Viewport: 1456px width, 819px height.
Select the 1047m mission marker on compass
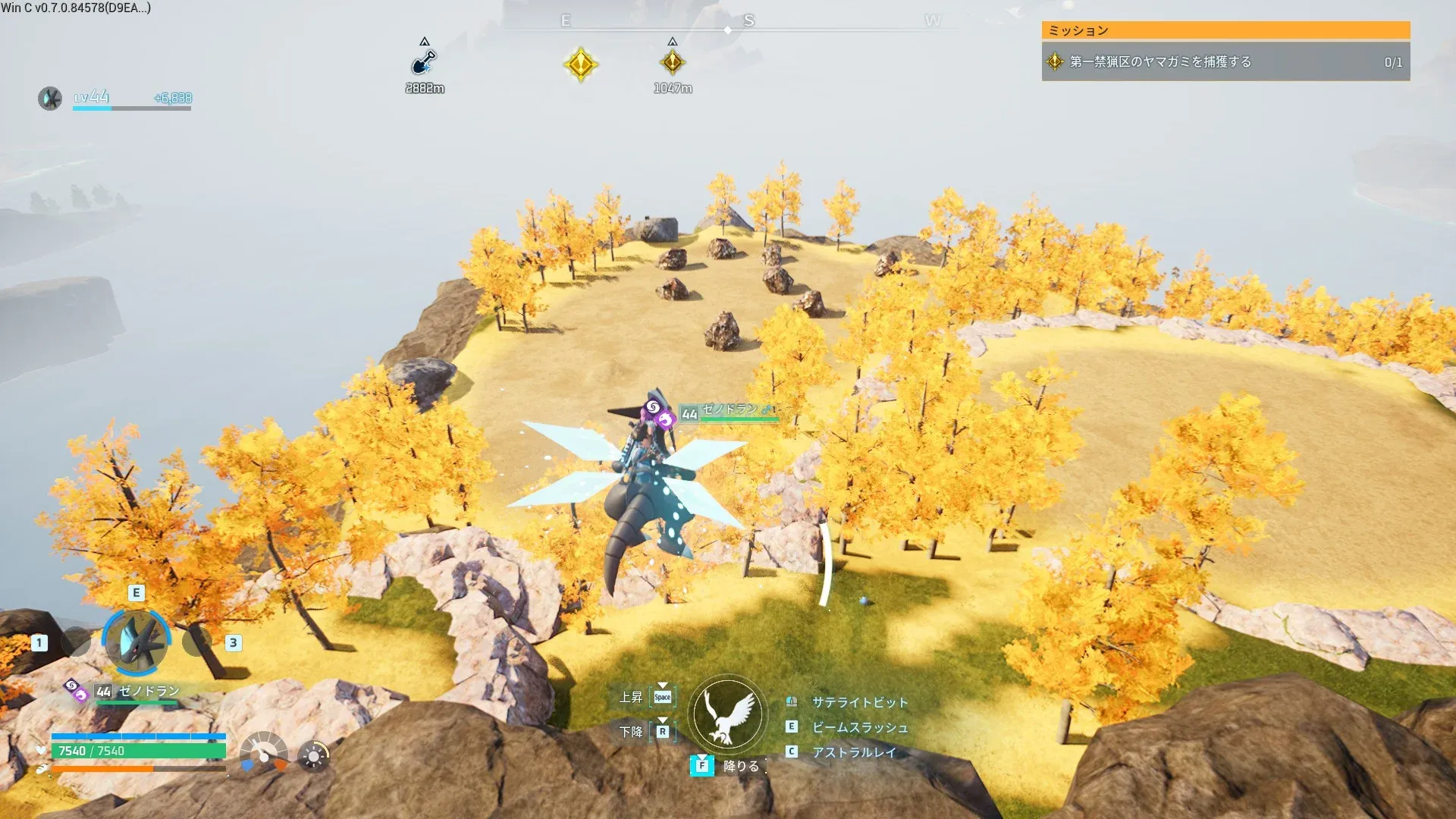pyautogui.click(x=672, y=63)
